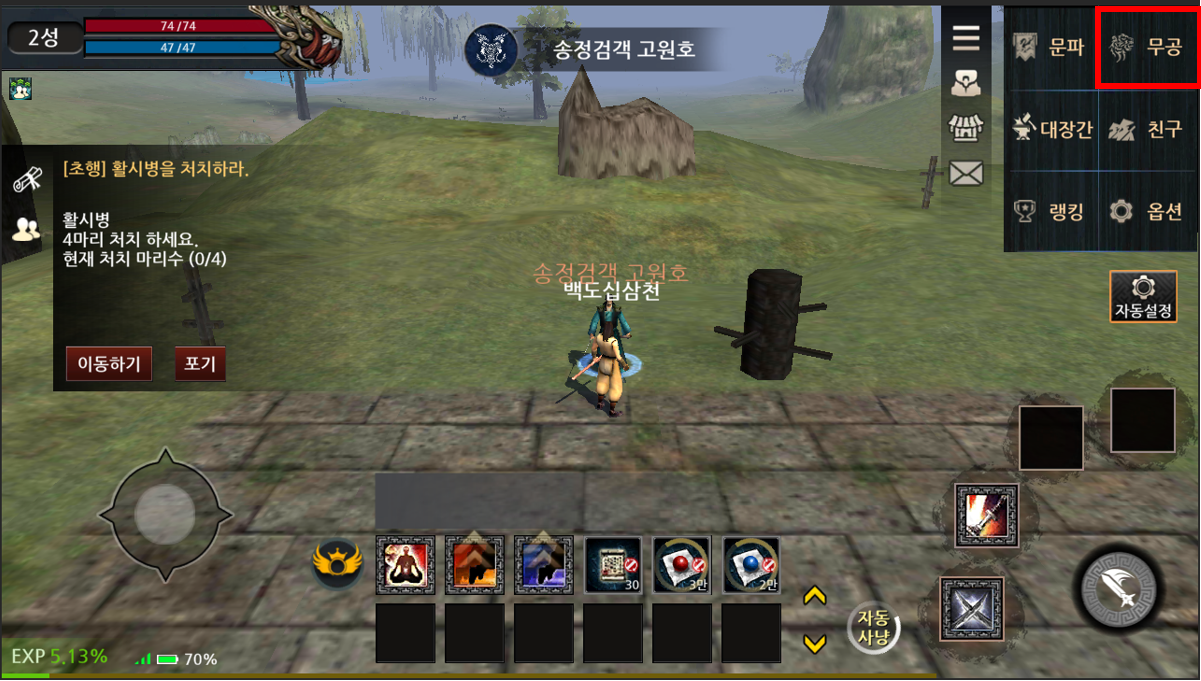Use the meditation skill in the hotbar
The width and height of the screenshot is (1201, 681).
[405, 565]
